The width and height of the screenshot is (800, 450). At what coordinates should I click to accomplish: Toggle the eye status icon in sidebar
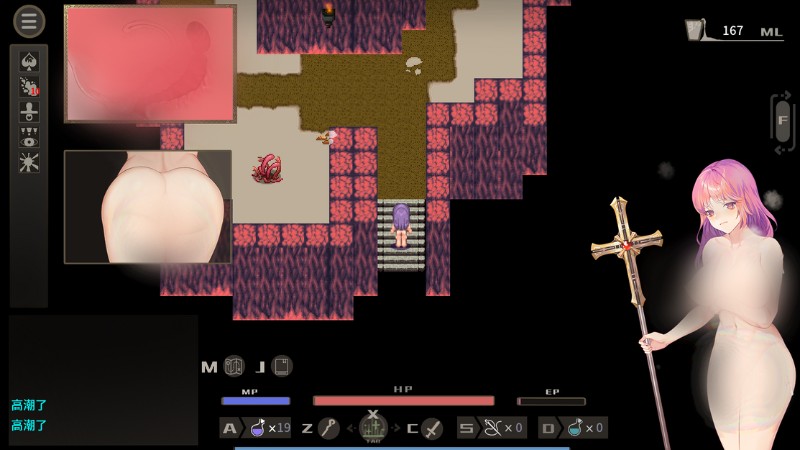(29, 136)
